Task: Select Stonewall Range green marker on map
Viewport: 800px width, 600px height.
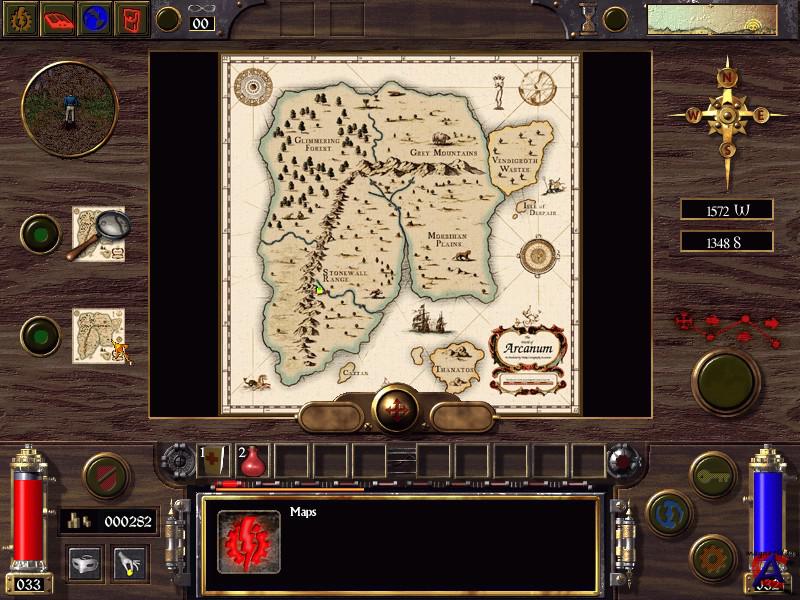Action: [319, 290]
